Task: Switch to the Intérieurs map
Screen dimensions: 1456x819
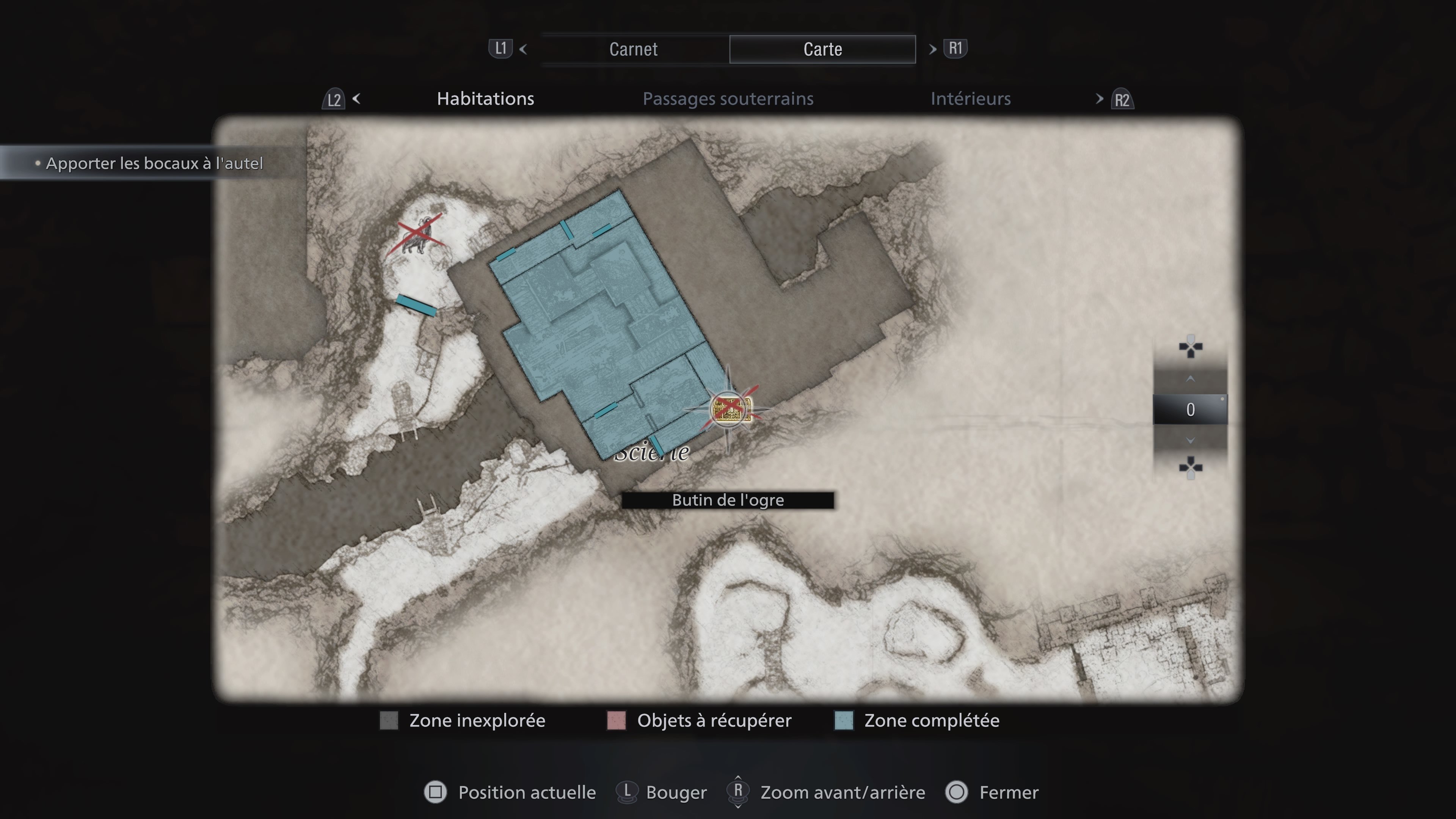Action: click(970, 99)
